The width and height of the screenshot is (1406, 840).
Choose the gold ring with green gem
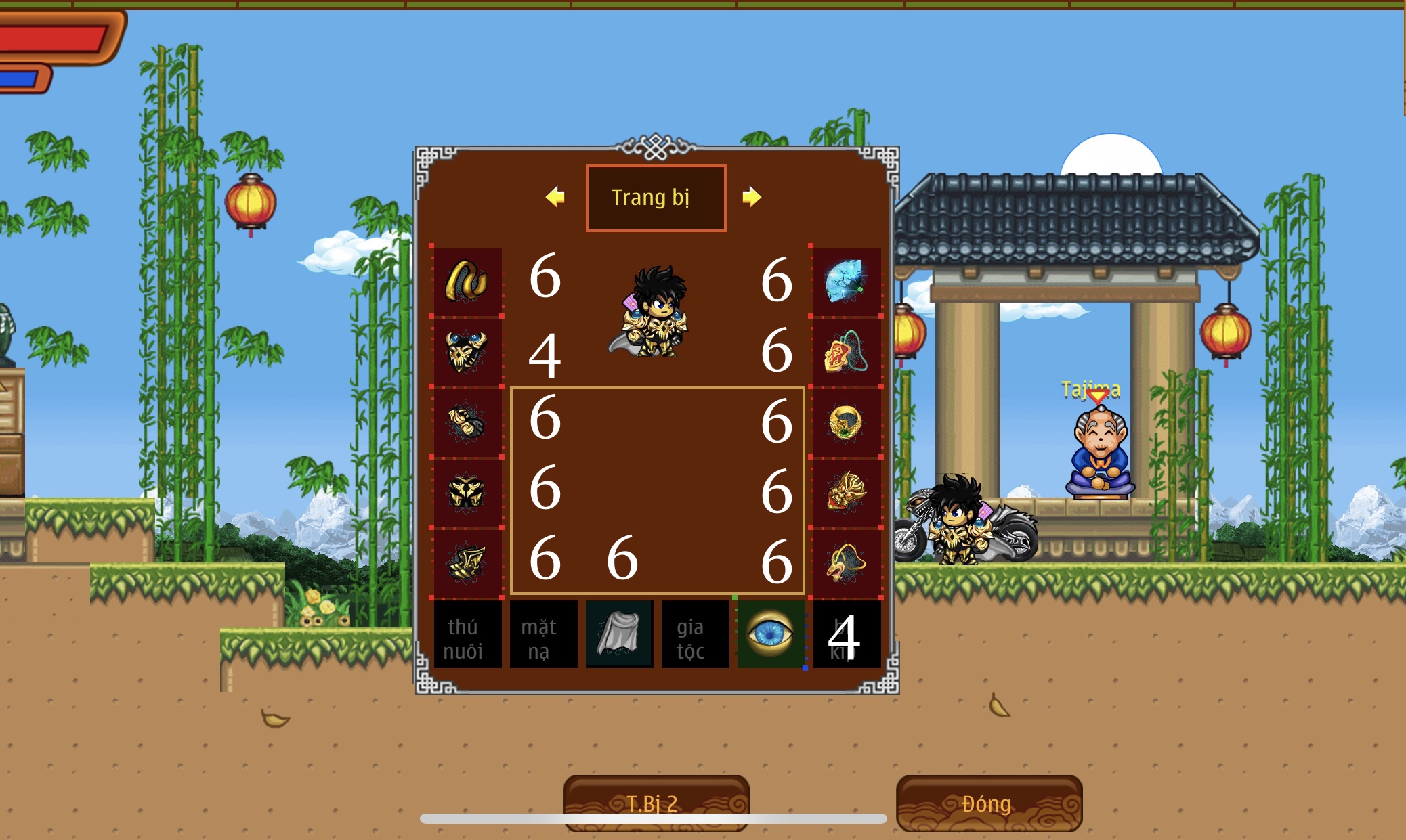(x=846, y=422)
